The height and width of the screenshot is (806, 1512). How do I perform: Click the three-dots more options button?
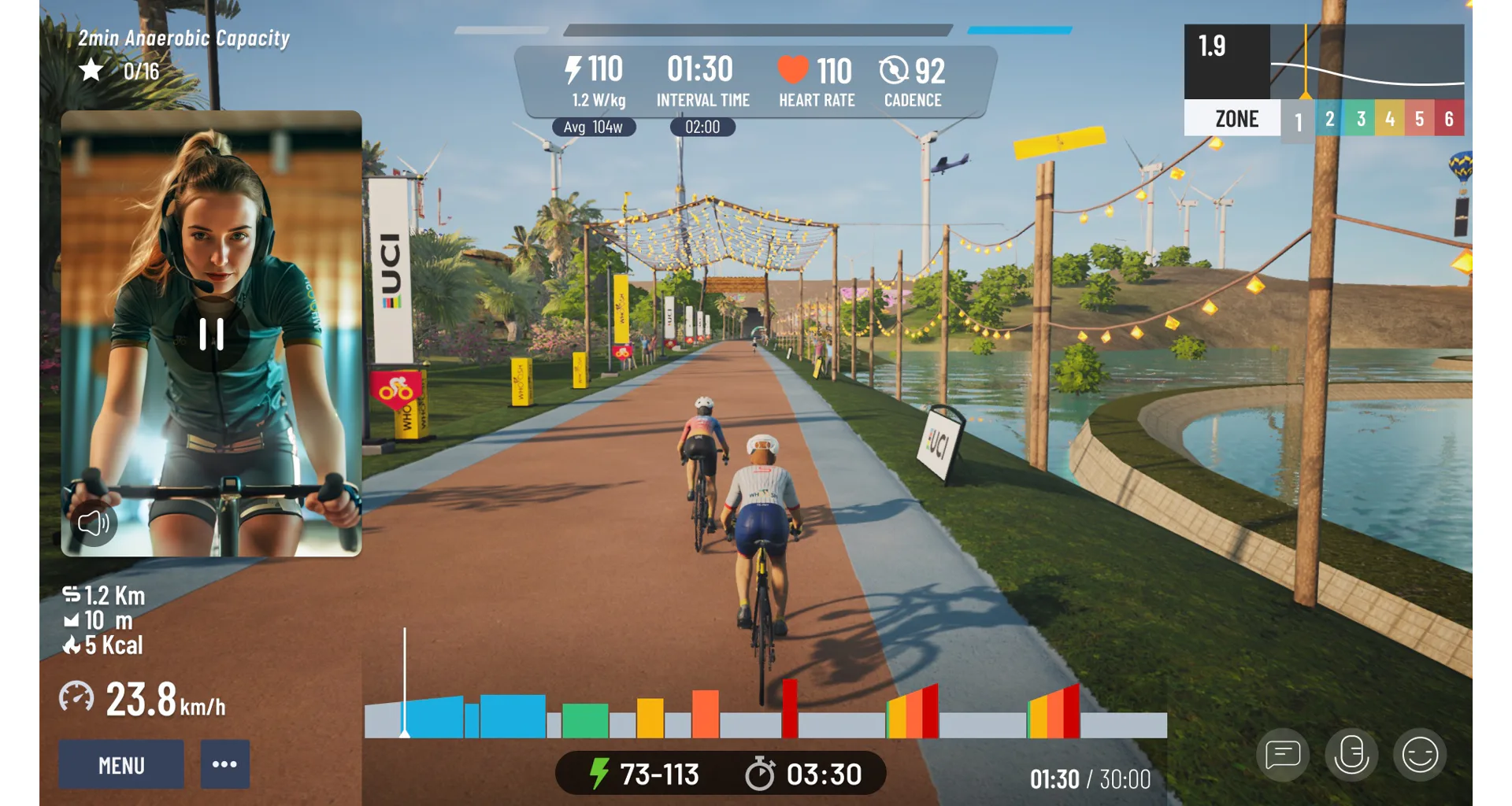click(224, 764)
